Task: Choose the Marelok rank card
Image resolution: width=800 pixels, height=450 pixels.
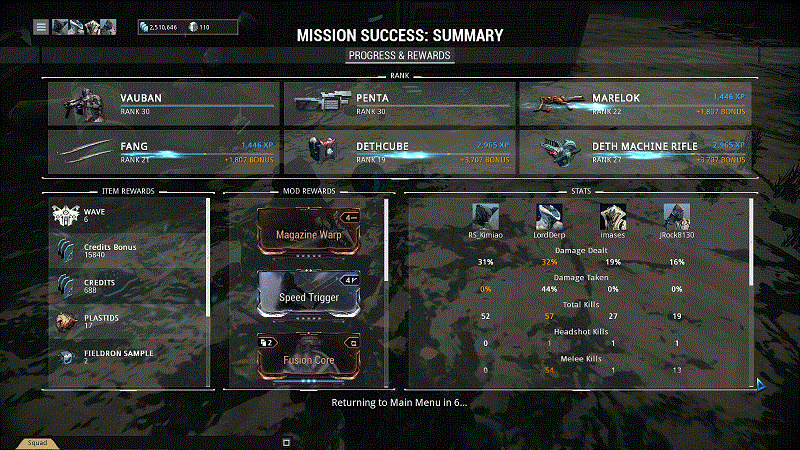Action: 634,103
